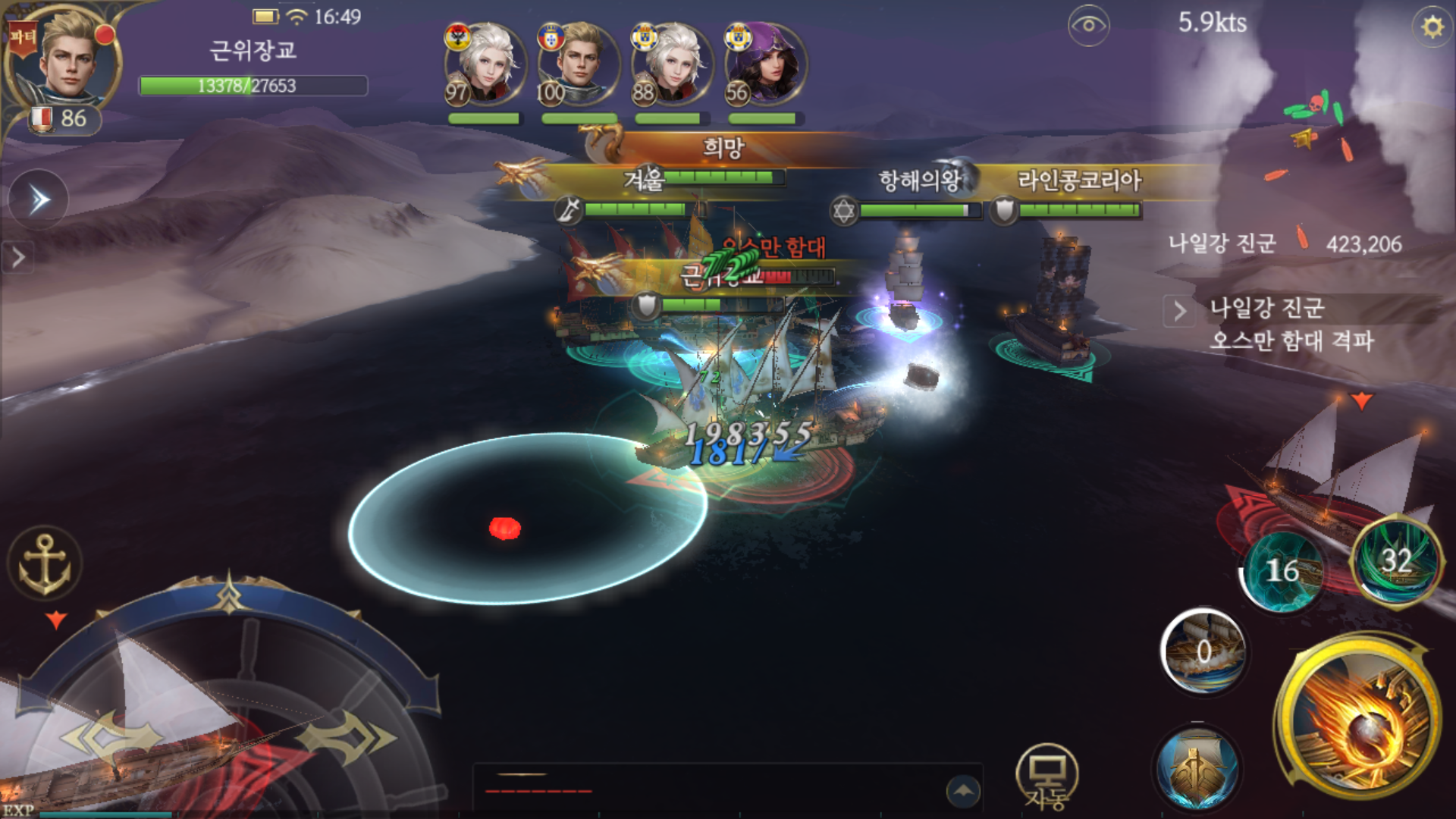Viewport: 1456px width, 819px height.
Task: Activate the ship bow ramming skill
Action: (x=1197, y=767)
